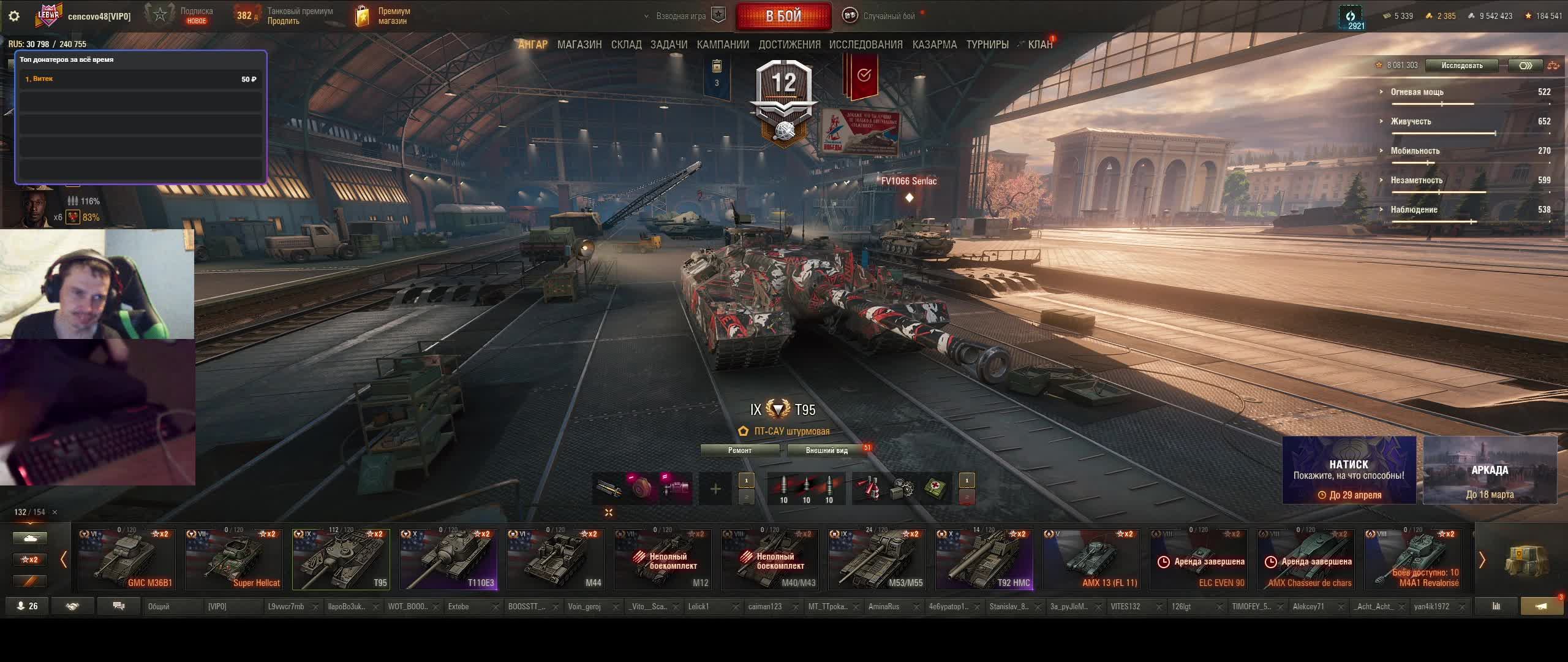
Task: Switch to the МАГАЗИН tab
Action: click(579, 45)
